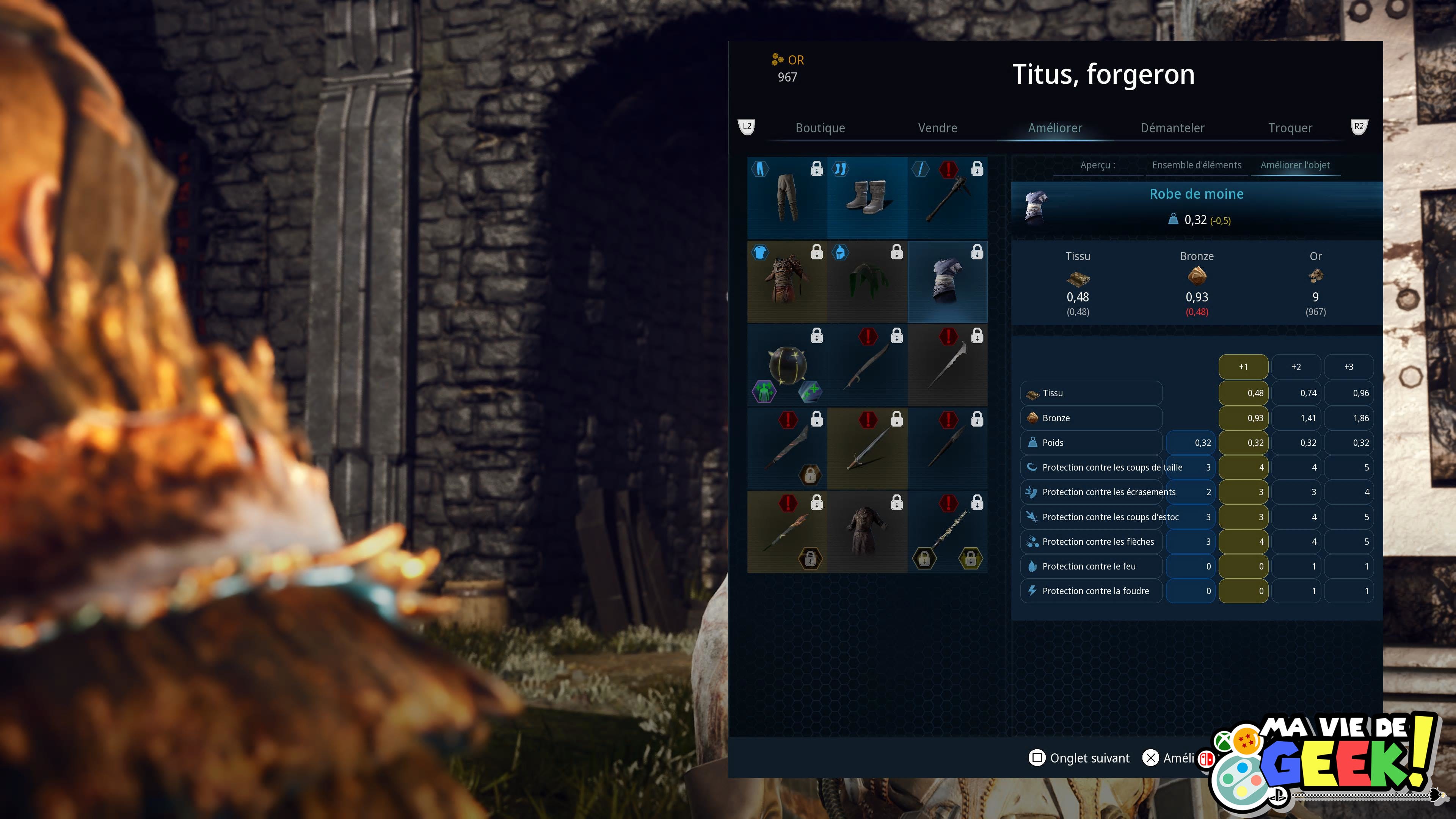Choose the +3 upgrade level
This screenshot has height=819, width=1456.
[x=1349, y=367]
